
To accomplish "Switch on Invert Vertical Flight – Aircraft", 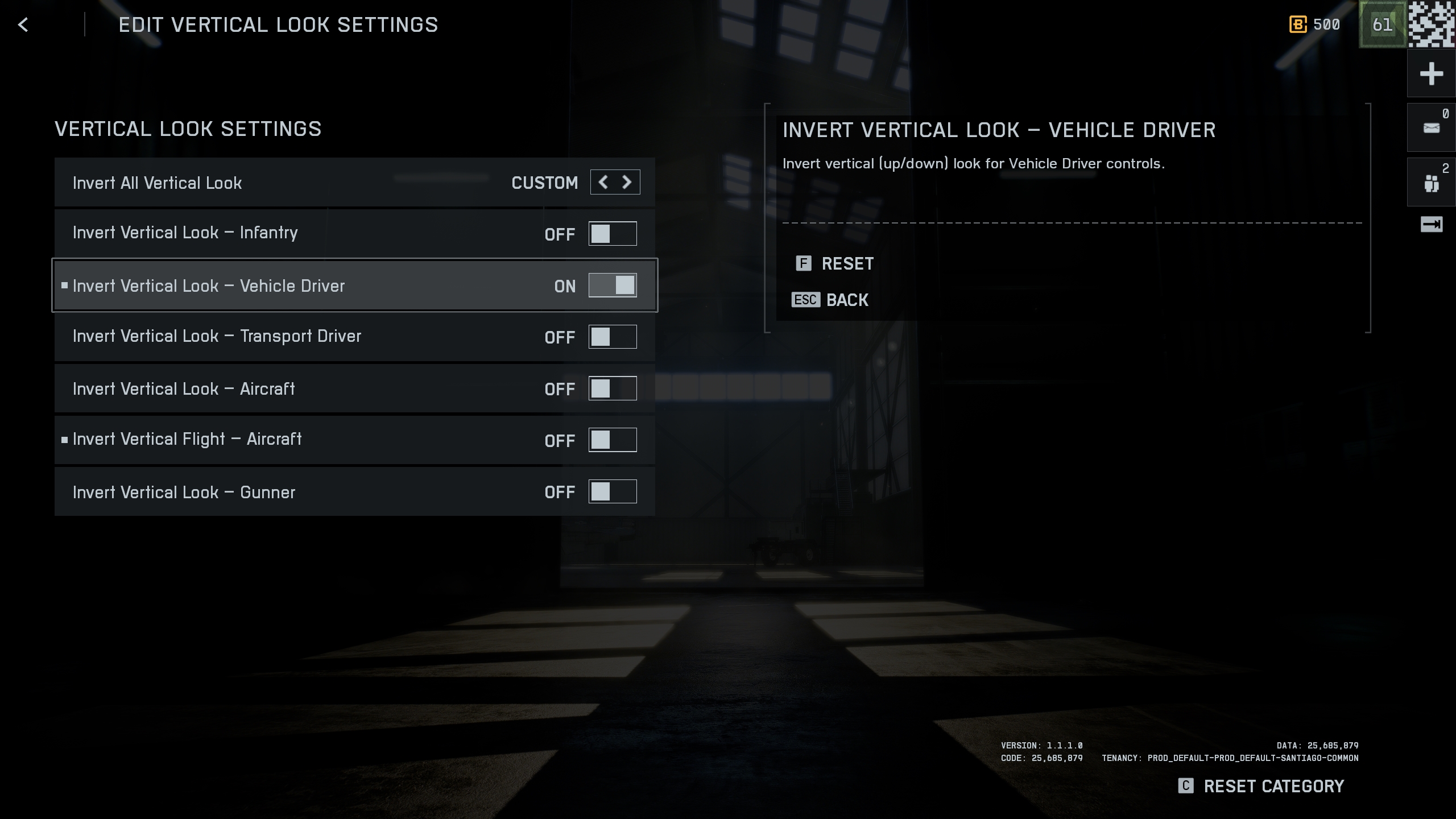I will point(613,440).
